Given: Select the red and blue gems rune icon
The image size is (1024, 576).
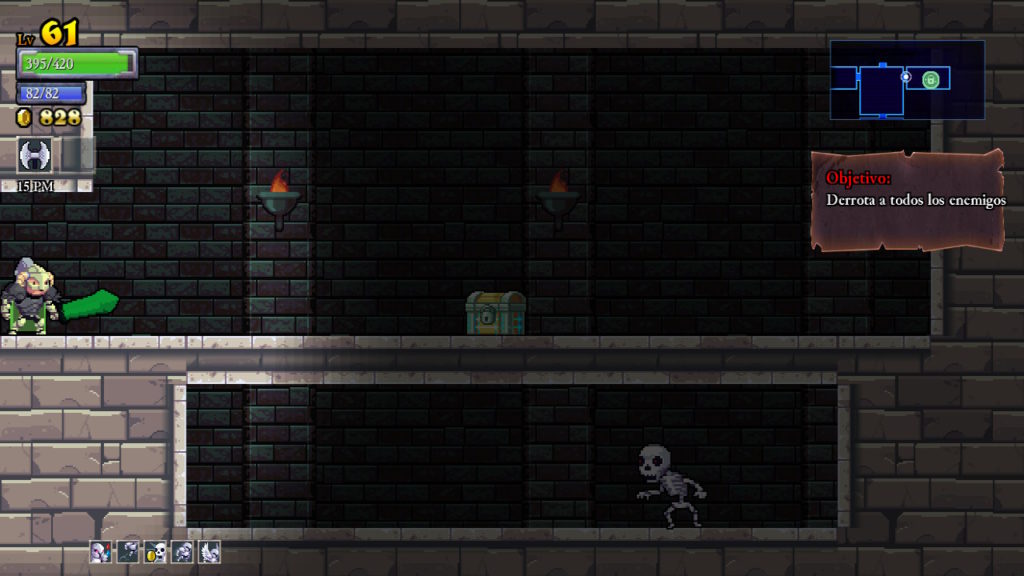Looking at the screenshot, I should coord(100,551).
